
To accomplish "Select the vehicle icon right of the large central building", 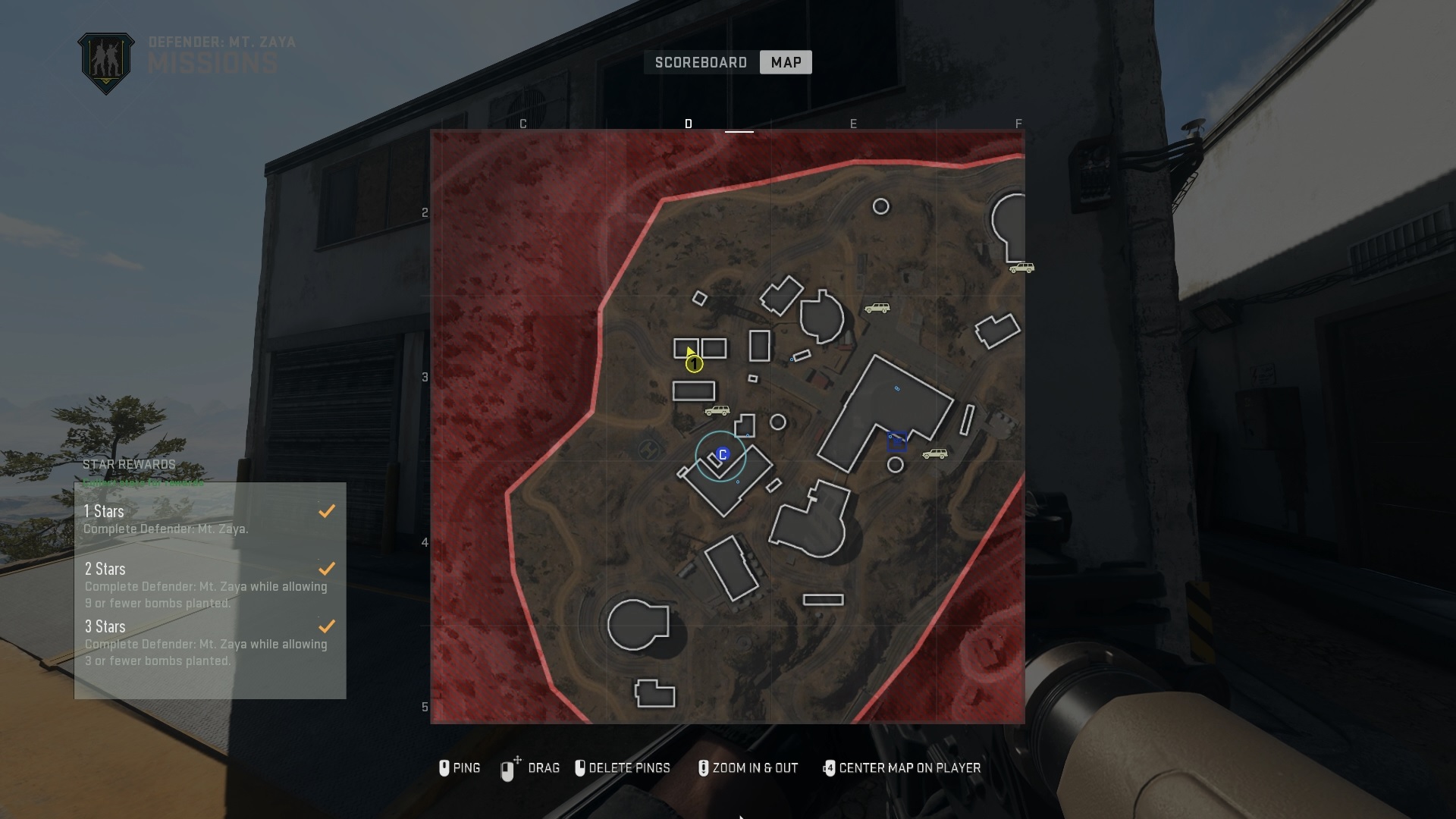I will 935,454.
